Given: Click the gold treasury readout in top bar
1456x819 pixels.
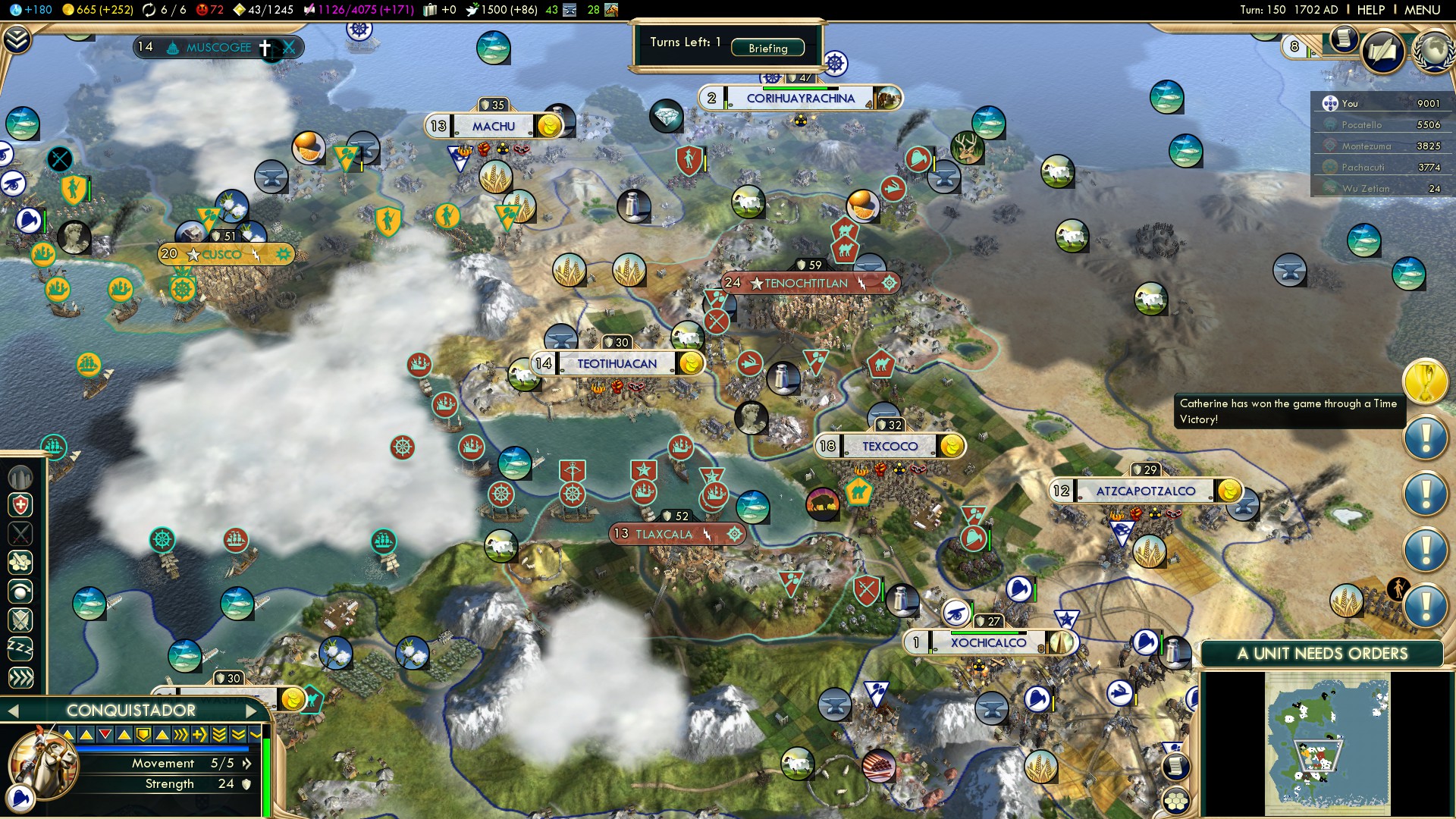Looking at the screenshot, I should click(x=97, y=10).
